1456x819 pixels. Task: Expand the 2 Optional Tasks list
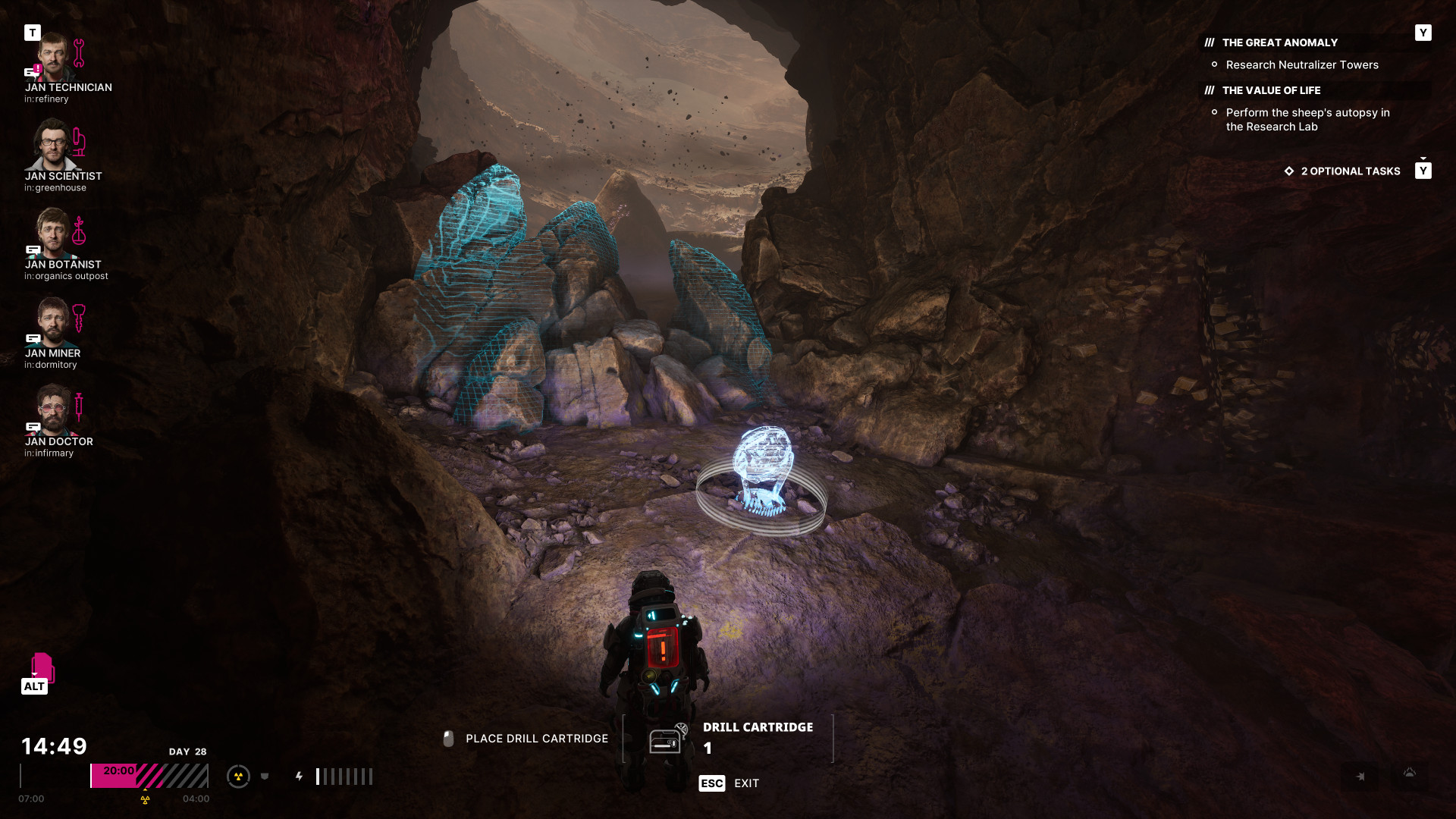pos(1350,171)
